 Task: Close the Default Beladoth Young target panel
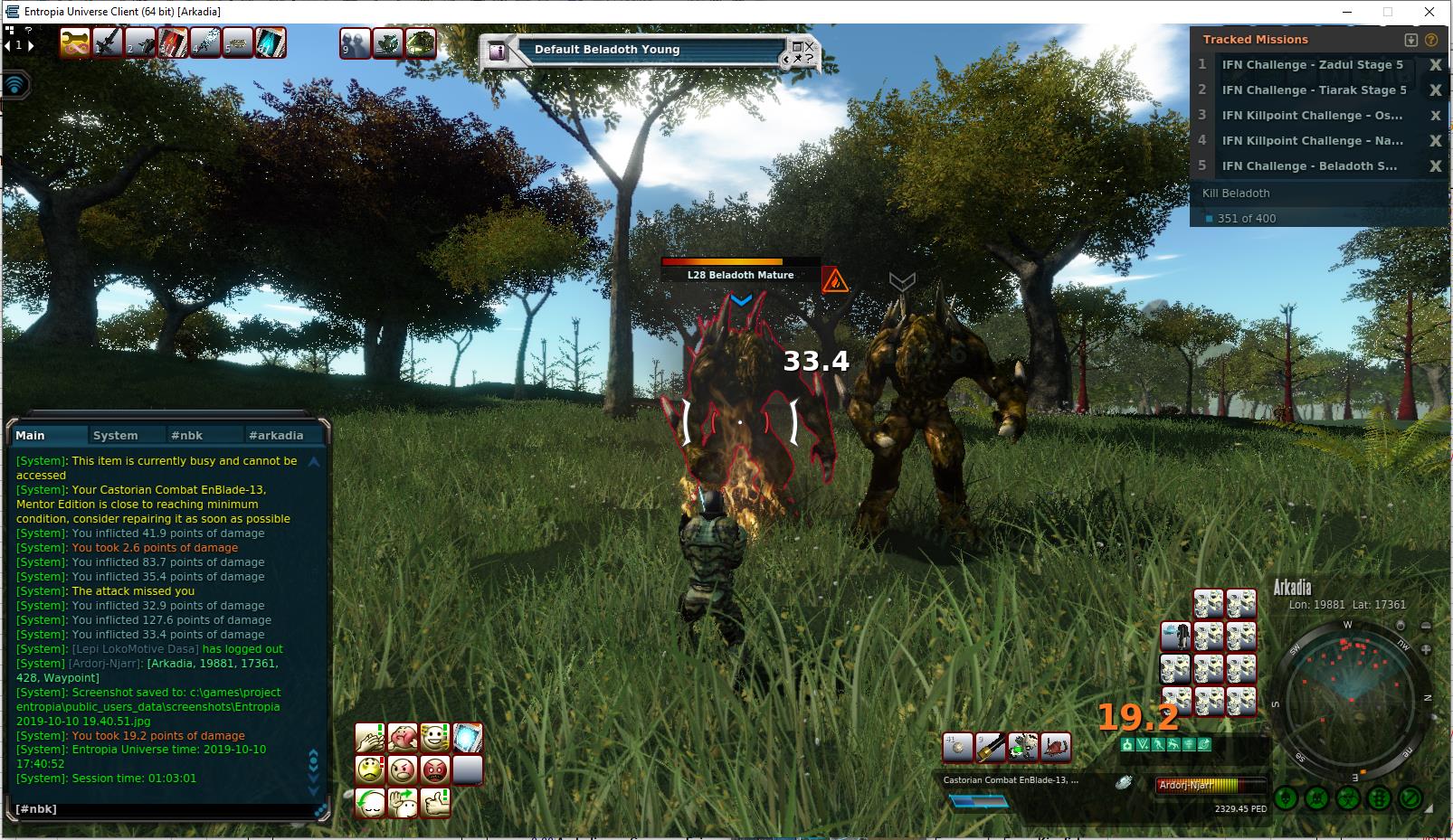[810, 45]
